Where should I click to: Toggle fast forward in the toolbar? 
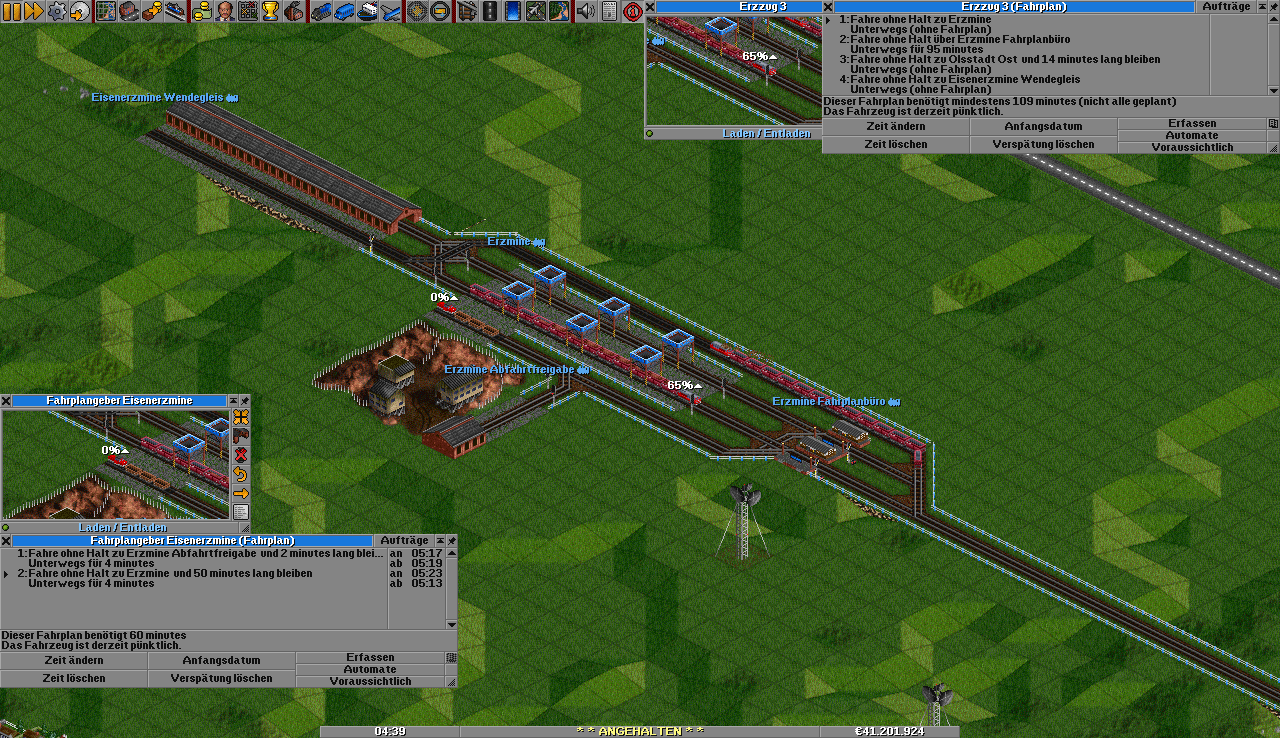pos(33,11)
